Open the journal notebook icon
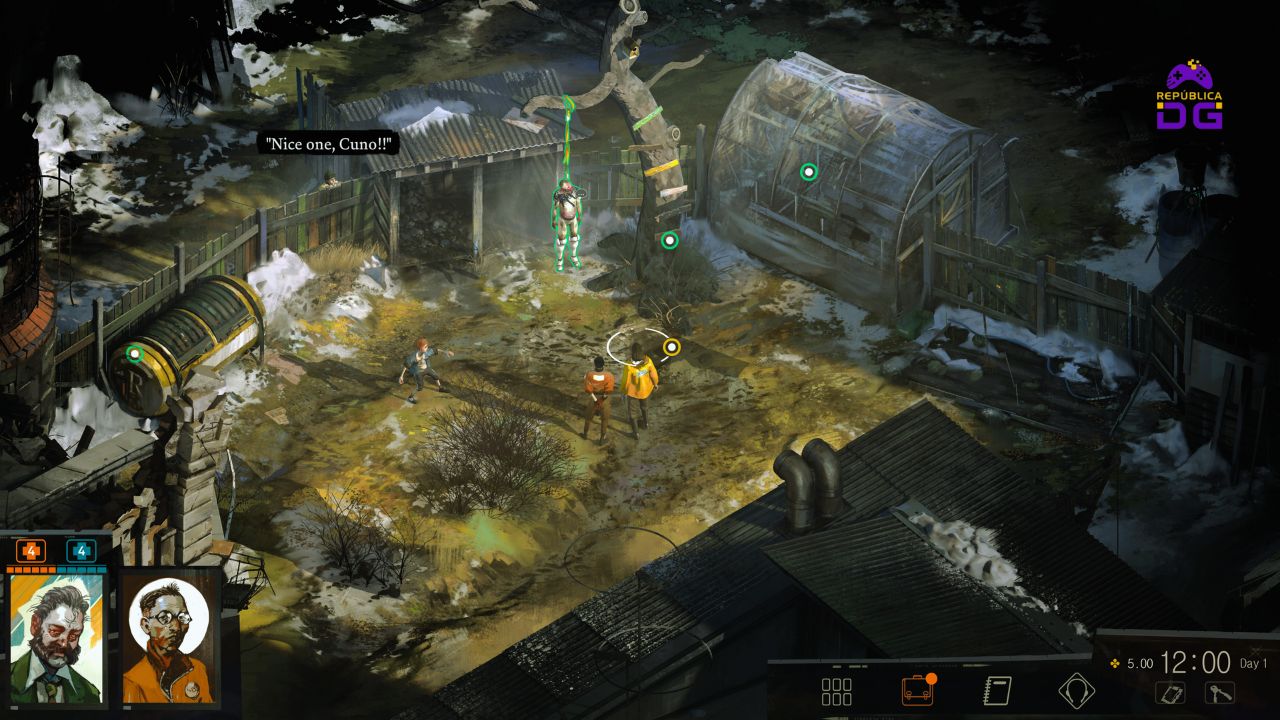 997,691
